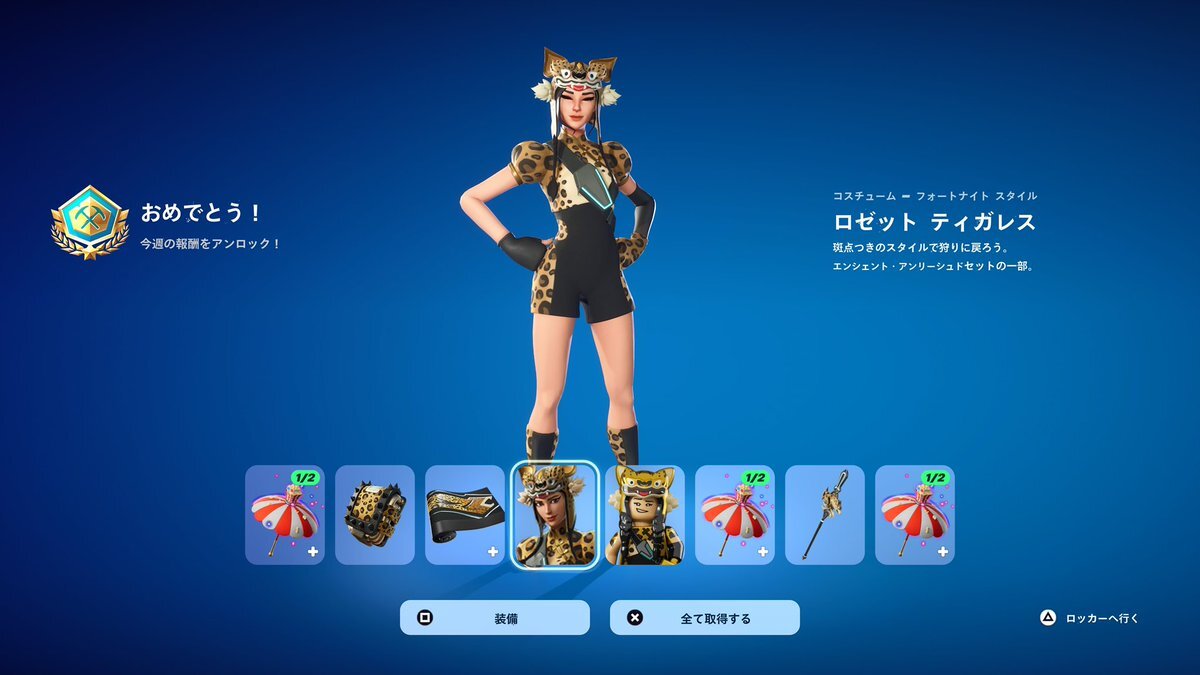The width and height of the screenshot is (1200, 675).
Task: Pick the LEGO-style tiger outfit thumbnail
Action: click(x=645, y=515)
